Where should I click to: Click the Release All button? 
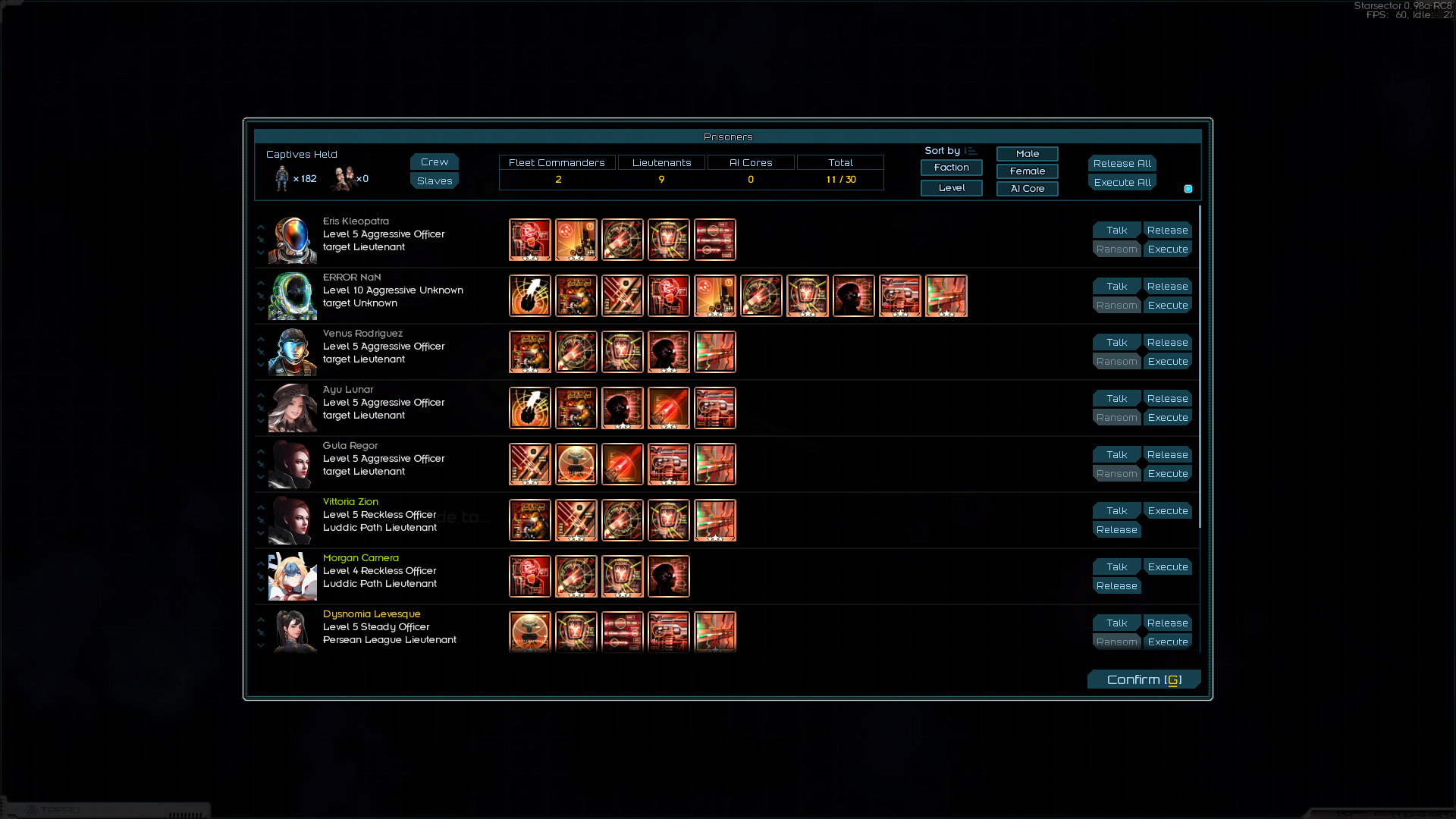[1122, 164]
